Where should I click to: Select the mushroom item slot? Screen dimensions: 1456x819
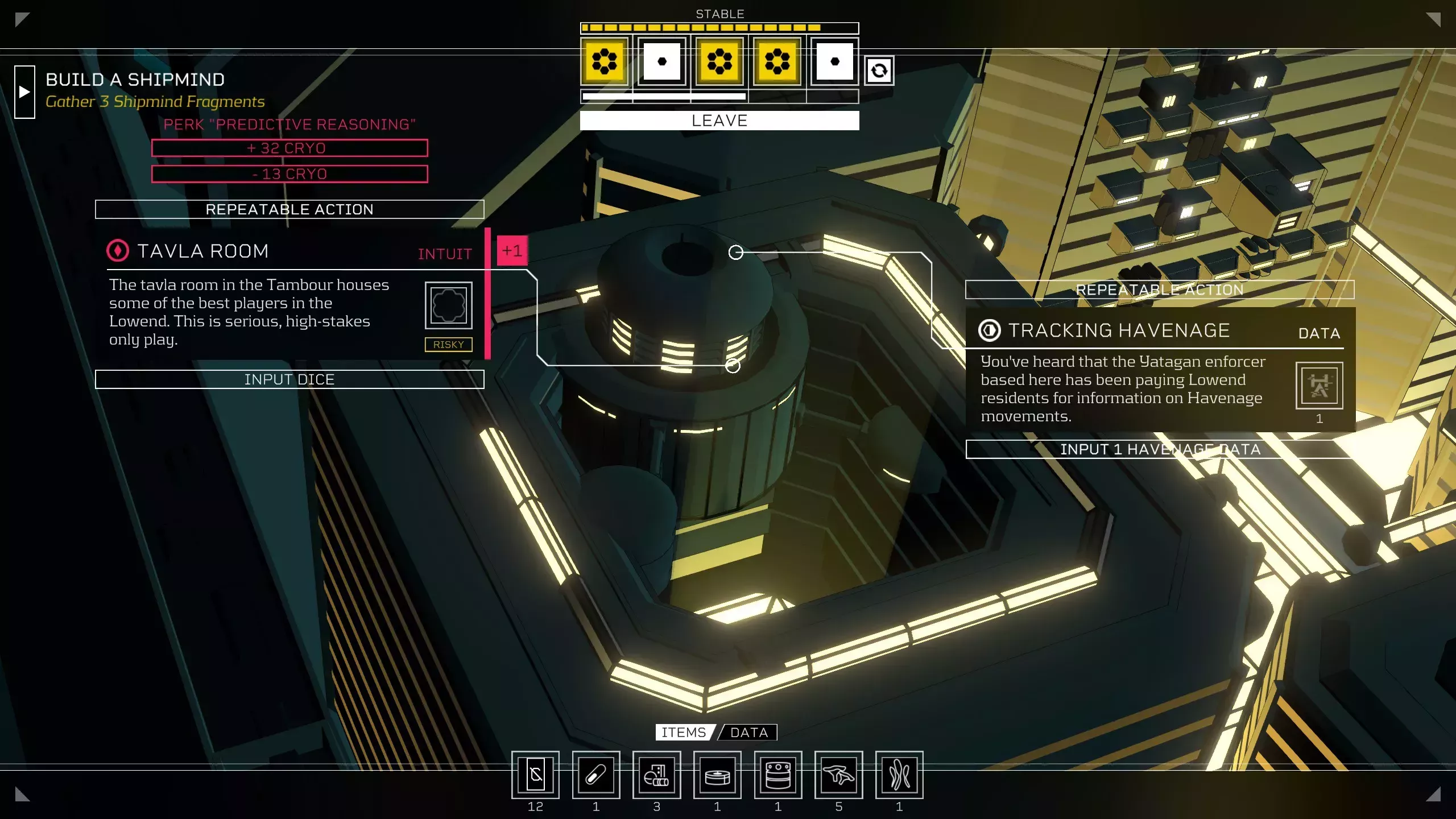(838, 775)
